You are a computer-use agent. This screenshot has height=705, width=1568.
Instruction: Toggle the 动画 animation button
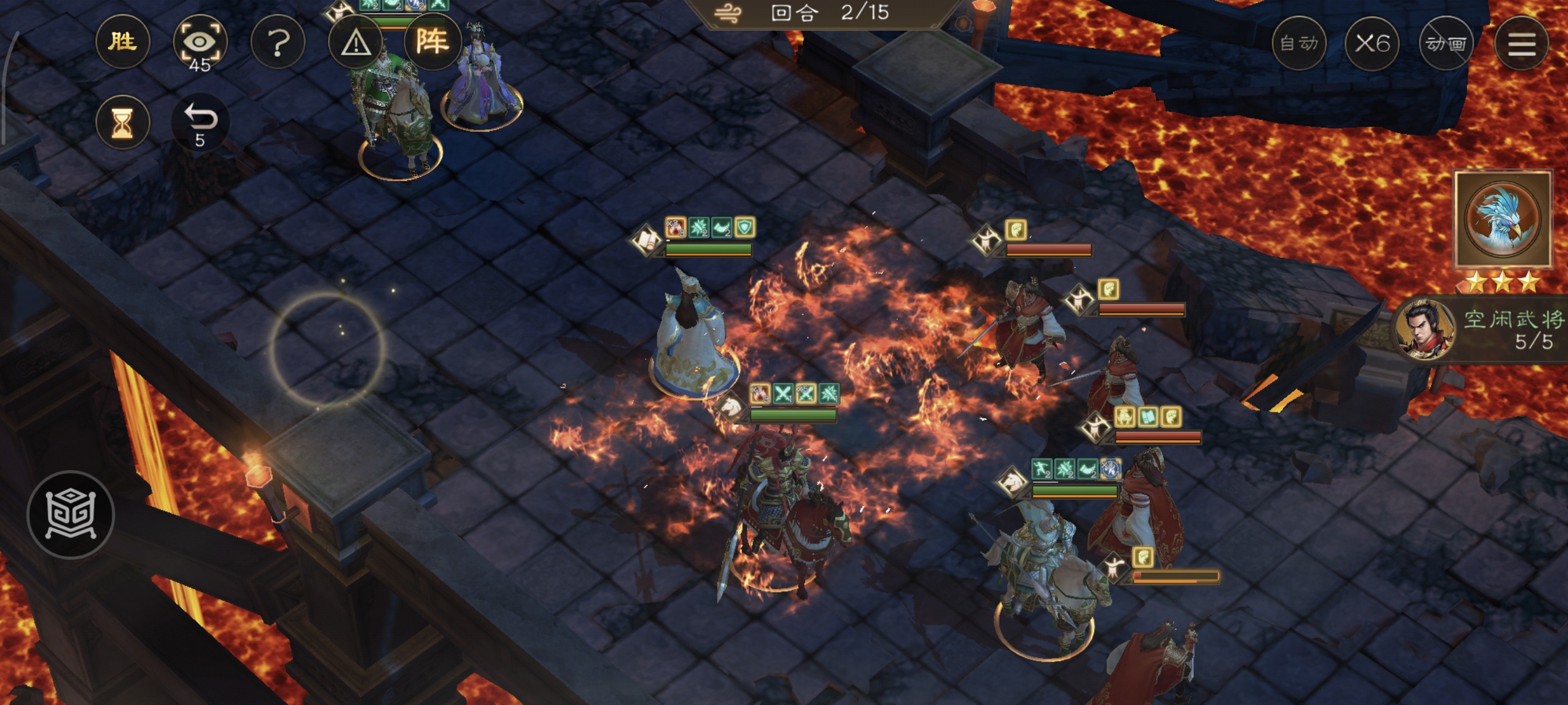click(x=1446, y=43)
